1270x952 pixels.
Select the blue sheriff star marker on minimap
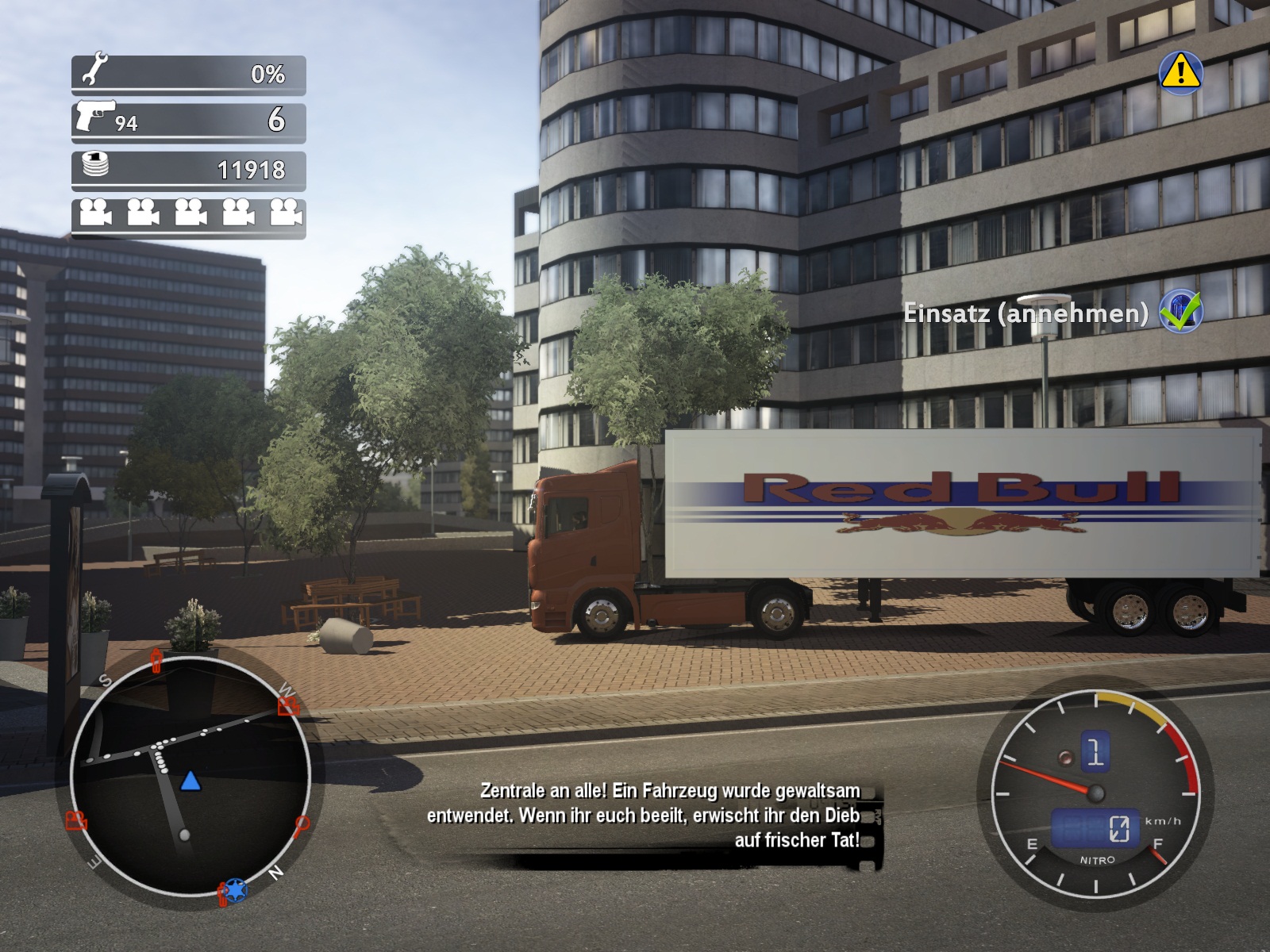[x=235, y=889]
